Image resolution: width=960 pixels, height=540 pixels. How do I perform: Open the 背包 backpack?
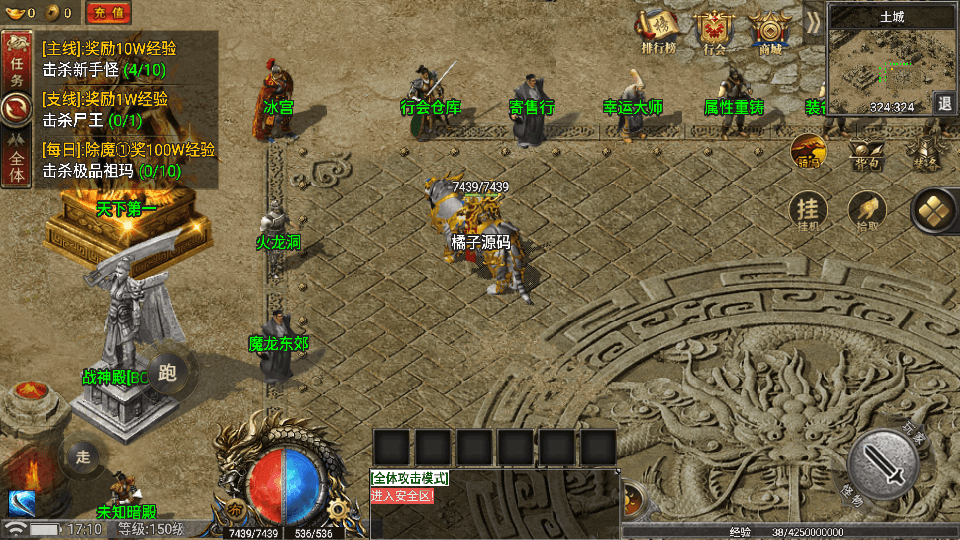click(x=865, y=154)
